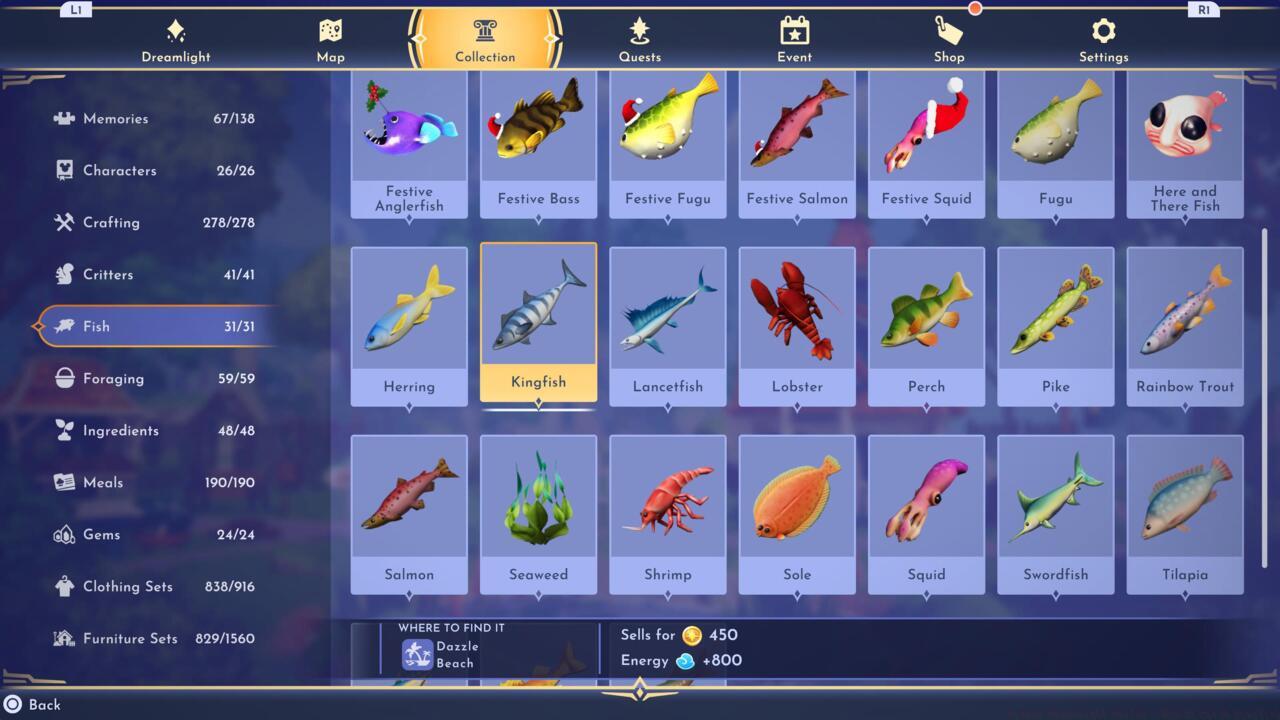Select the Quests star icon
This screenshot has width=1280, height=720.
(640, 31)
